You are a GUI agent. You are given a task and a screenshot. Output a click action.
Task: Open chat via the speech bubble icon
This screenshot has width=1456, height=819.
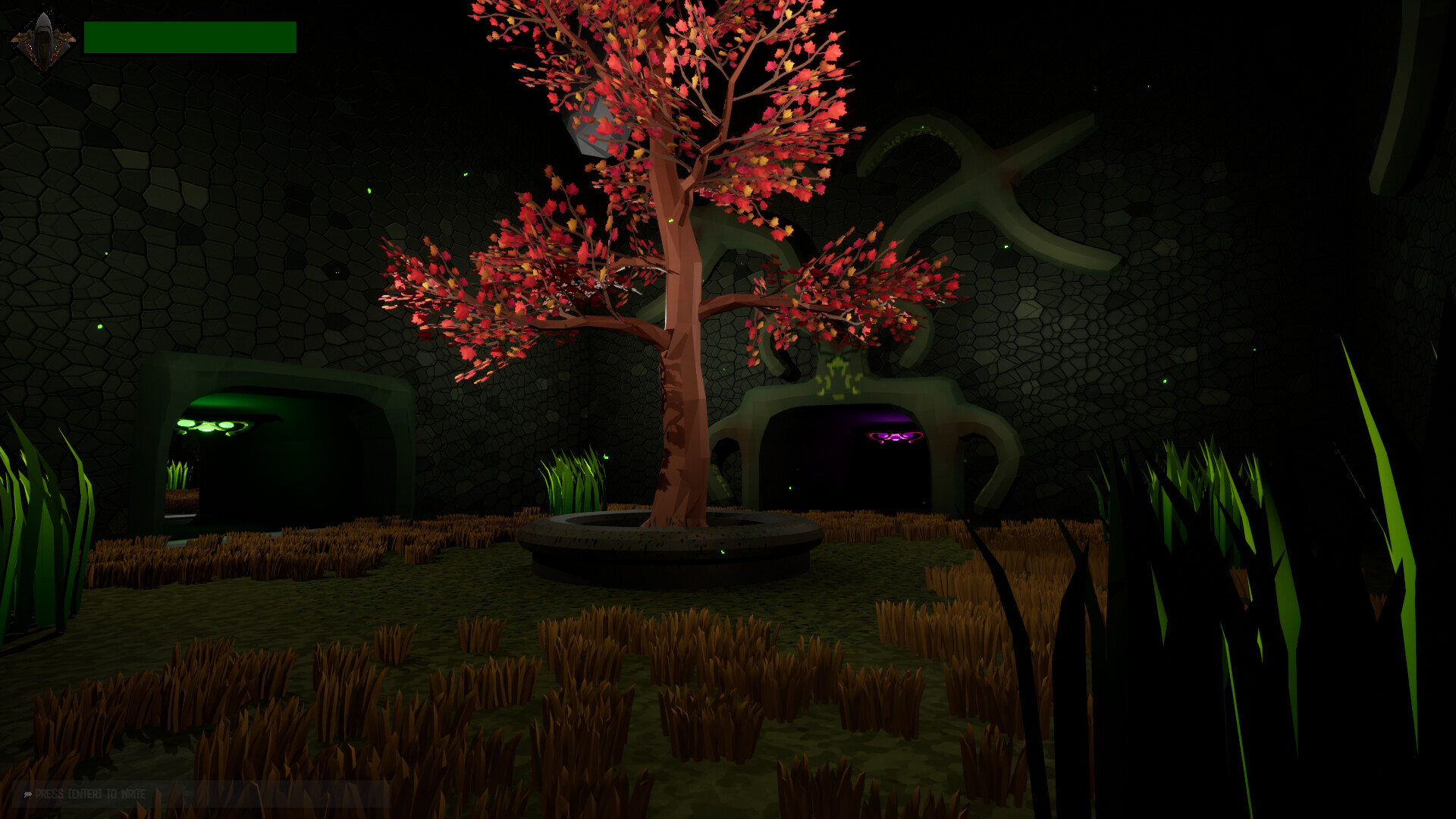coord(27,793)
